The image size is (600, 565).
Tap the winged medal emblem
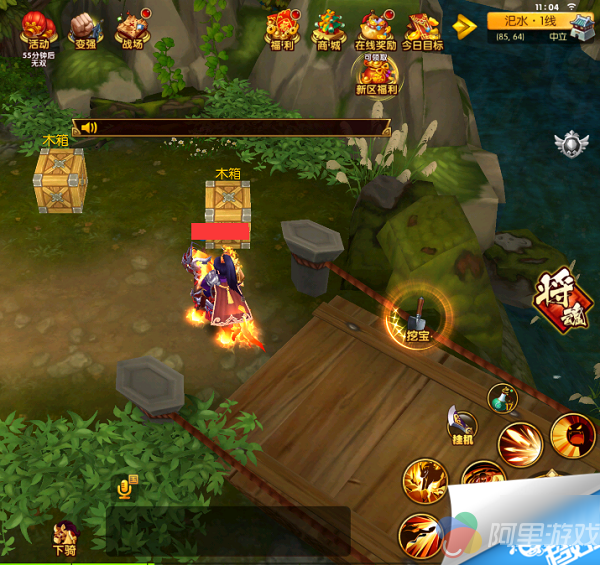pyautogui.click(x=570, y=145)
